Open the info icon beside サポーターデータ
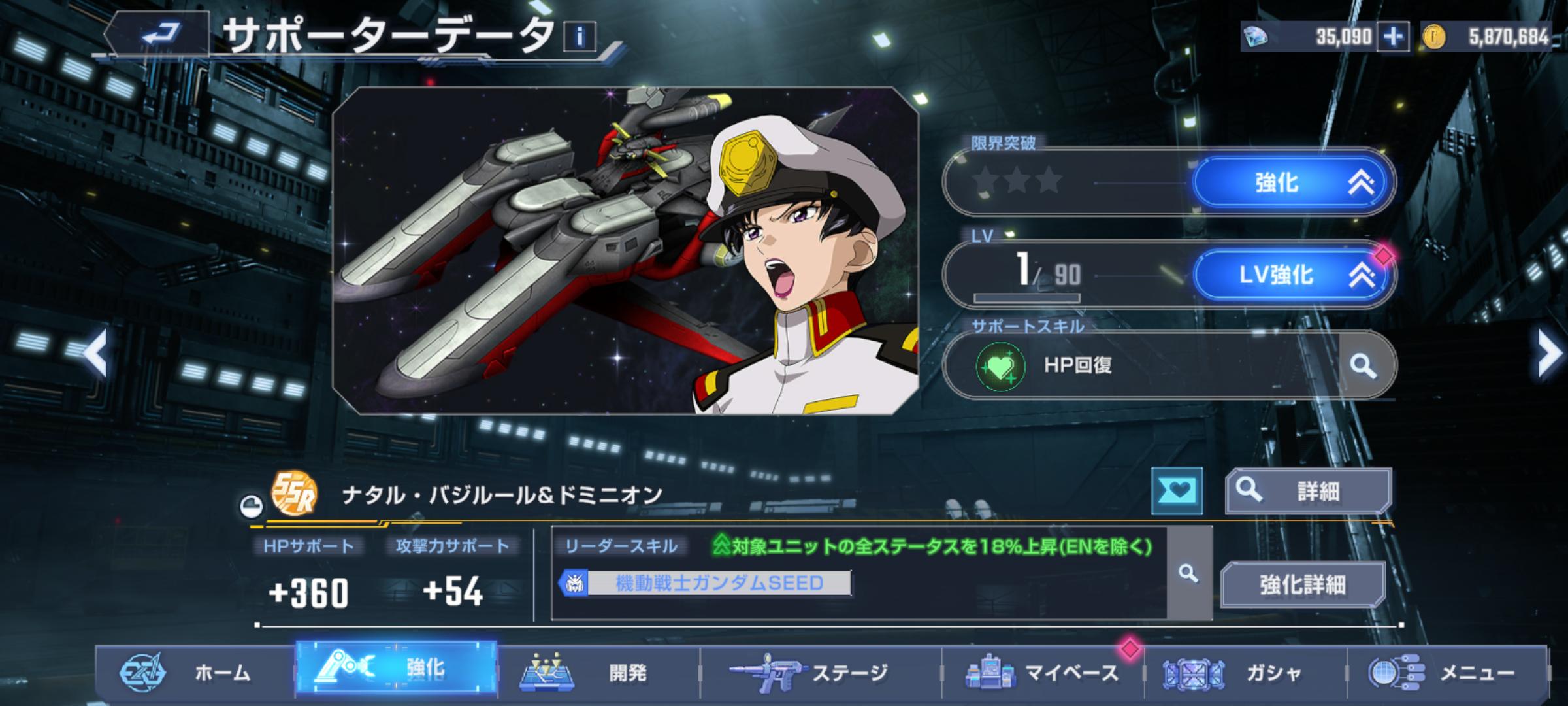The image size is (1568, 706). (580, 37)
